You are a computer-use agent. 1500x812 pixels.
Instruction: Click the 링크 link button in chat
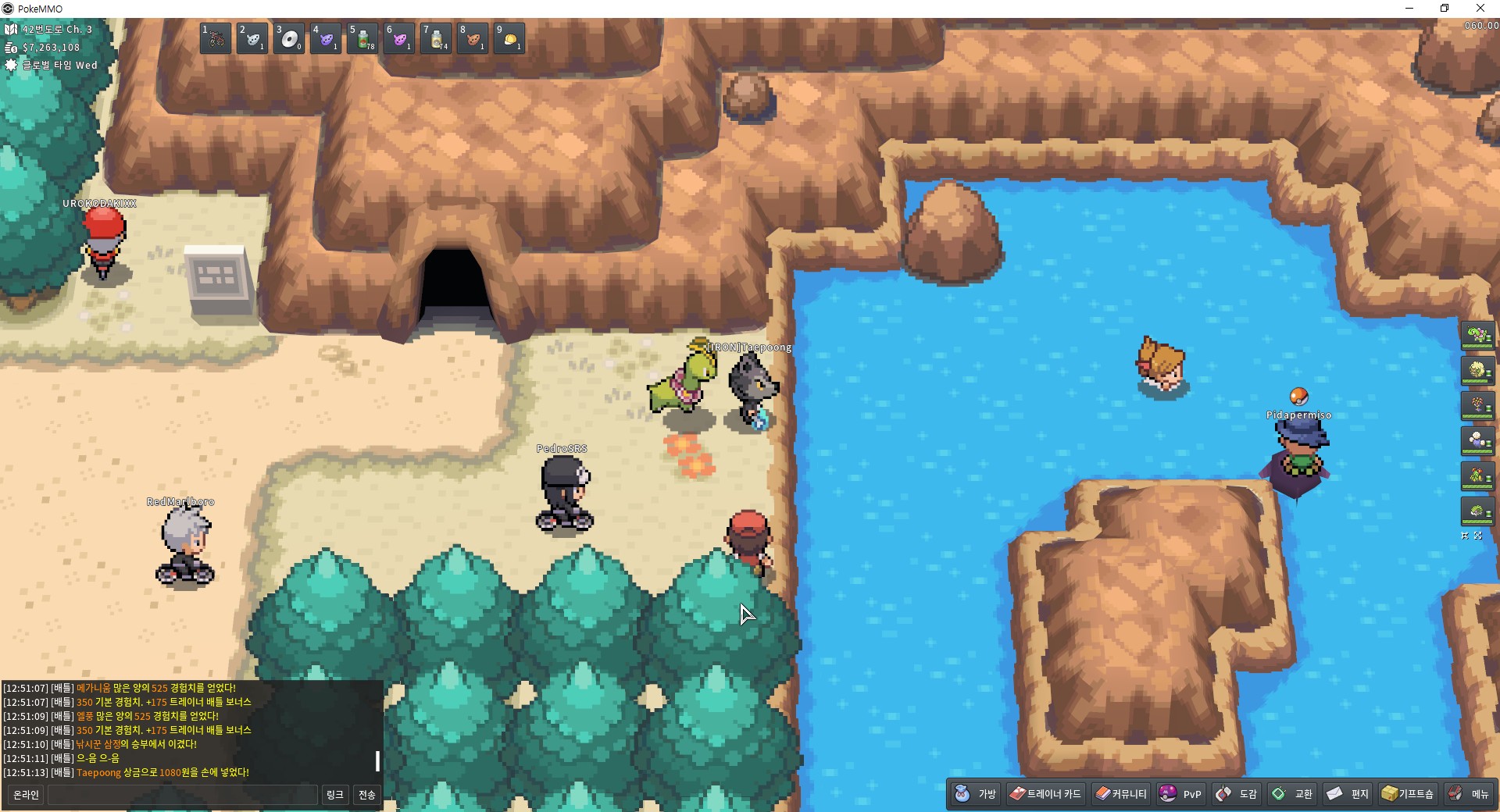335,795
